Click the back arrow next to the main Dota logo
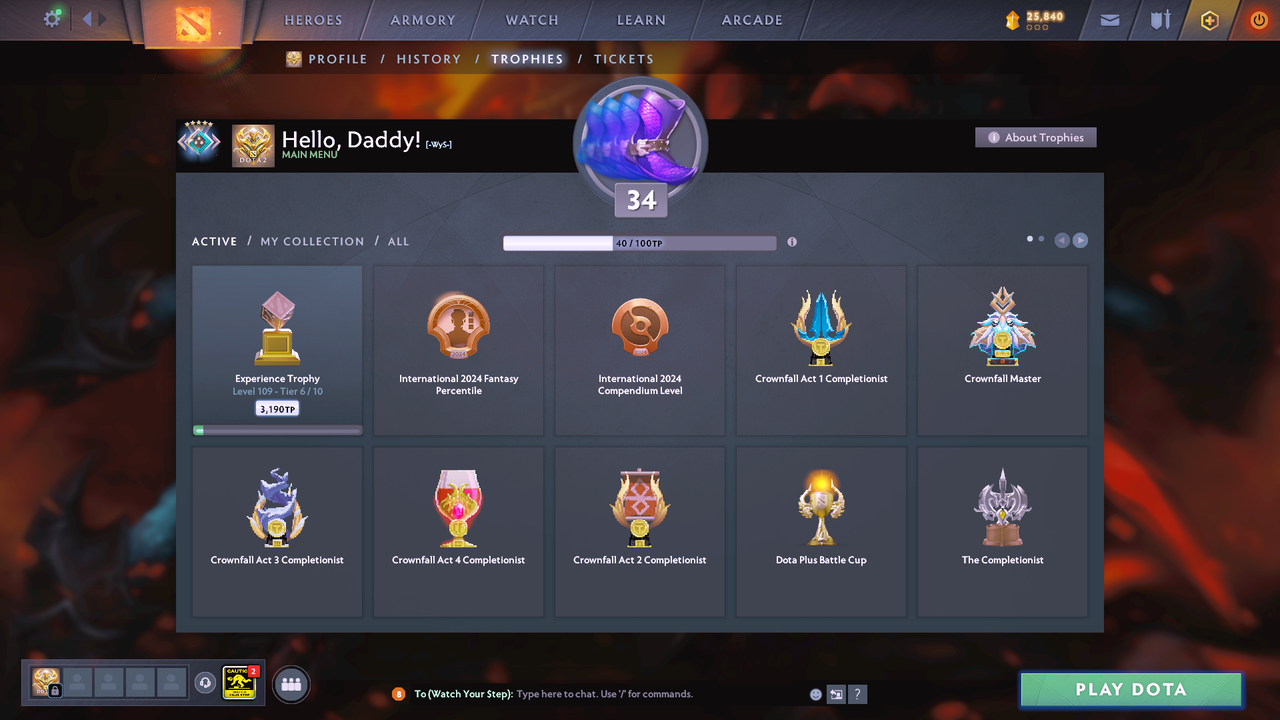Image resolution: width=1280 pixels, height=720 pixels. click(x=86, y=17)
